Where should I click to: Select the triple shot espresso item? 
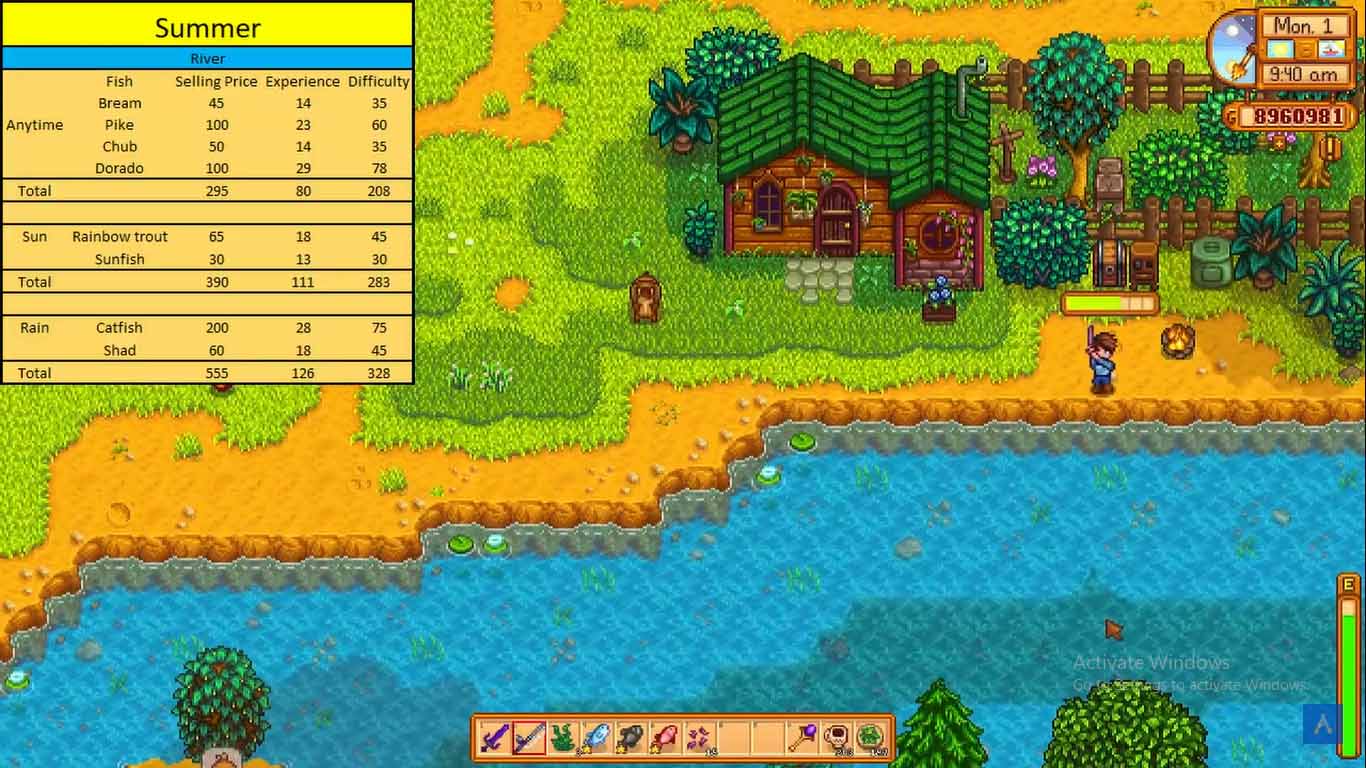tap(837, 738)
